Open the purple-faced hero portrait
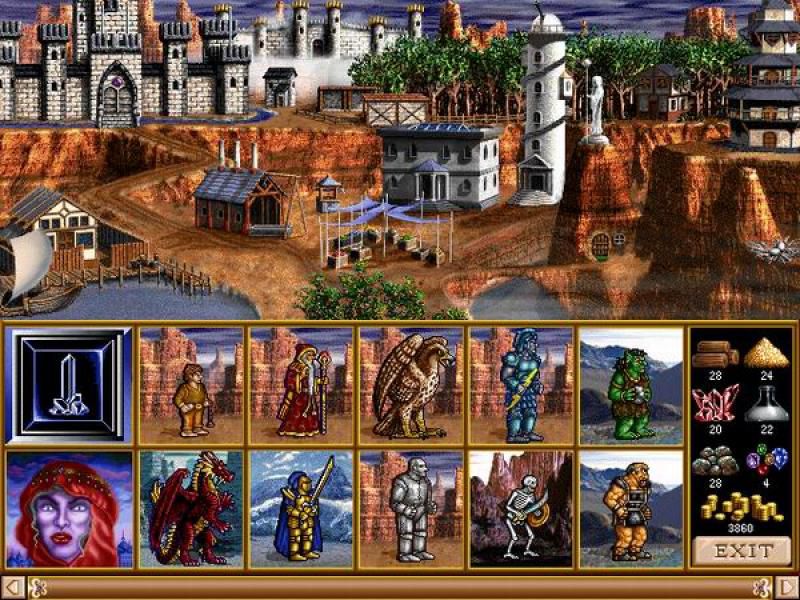The height and width of the screenshot is (600, 800). pos(69,509)
